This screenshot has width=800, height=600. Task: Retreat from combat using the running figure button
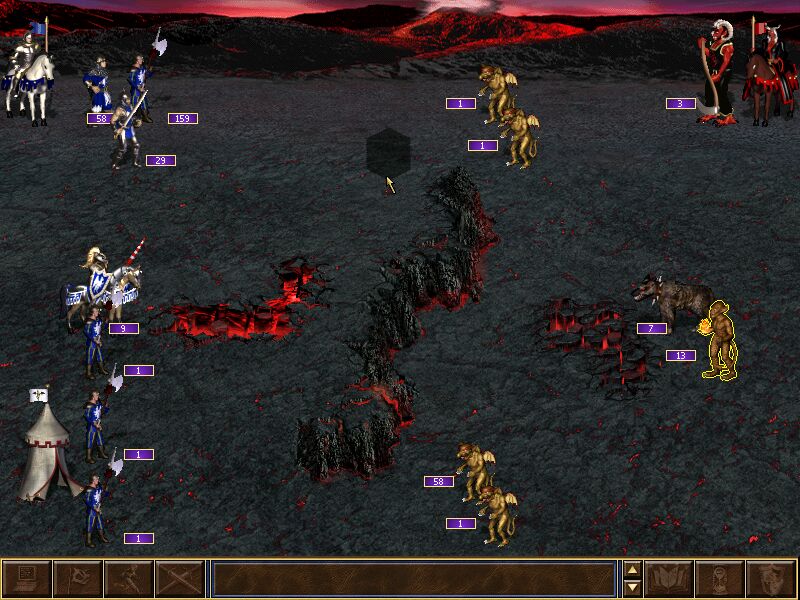click(x=128, y=579)
